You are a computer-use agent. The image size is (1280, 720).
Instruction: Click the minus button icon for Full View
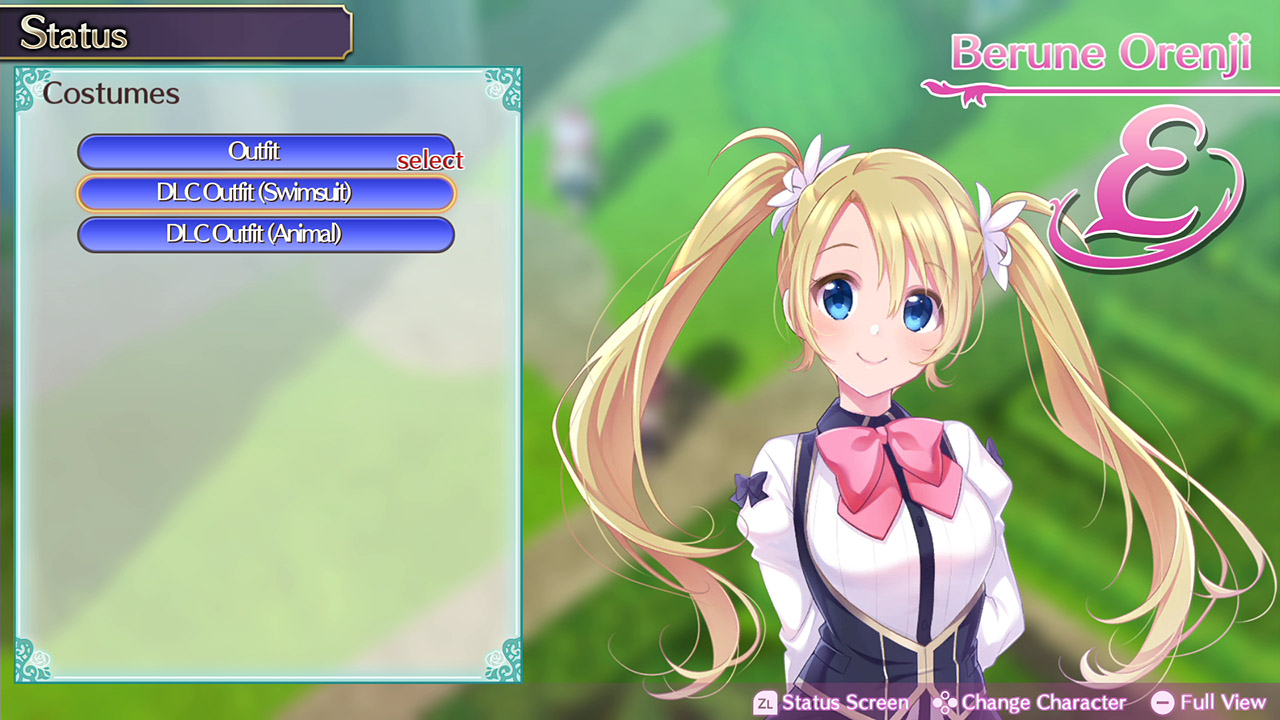pyautogui.click(x=1161, y=702)
